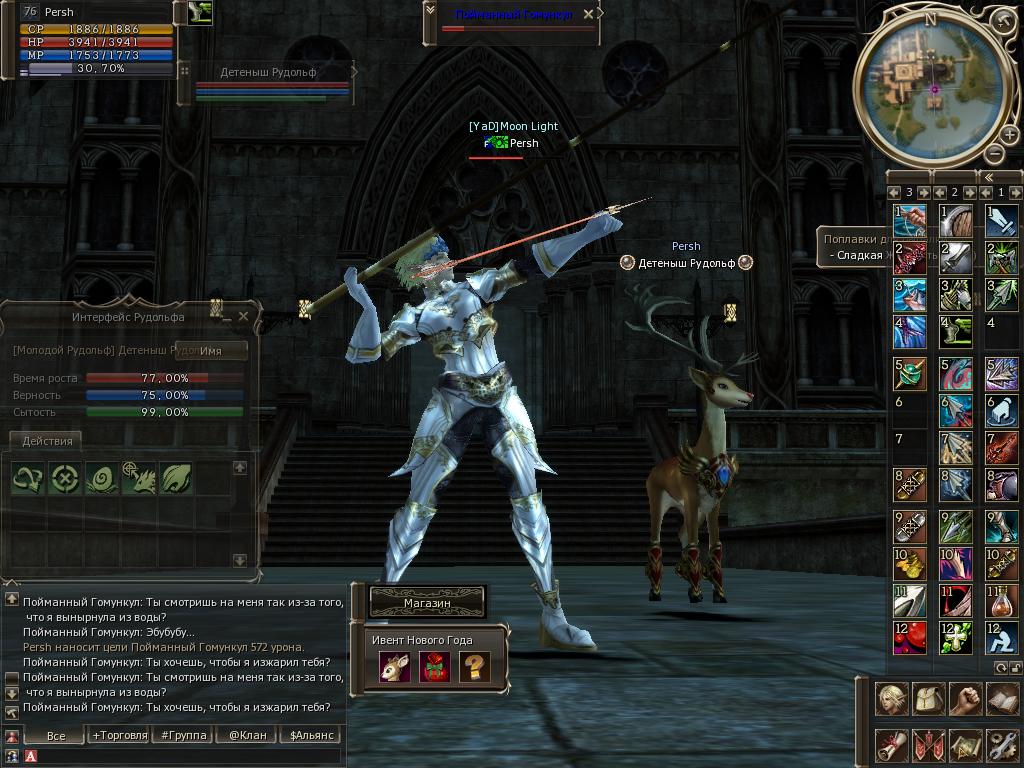Open the inventory backpack icon
This screenshot has height=768, width=1024.
928,700
